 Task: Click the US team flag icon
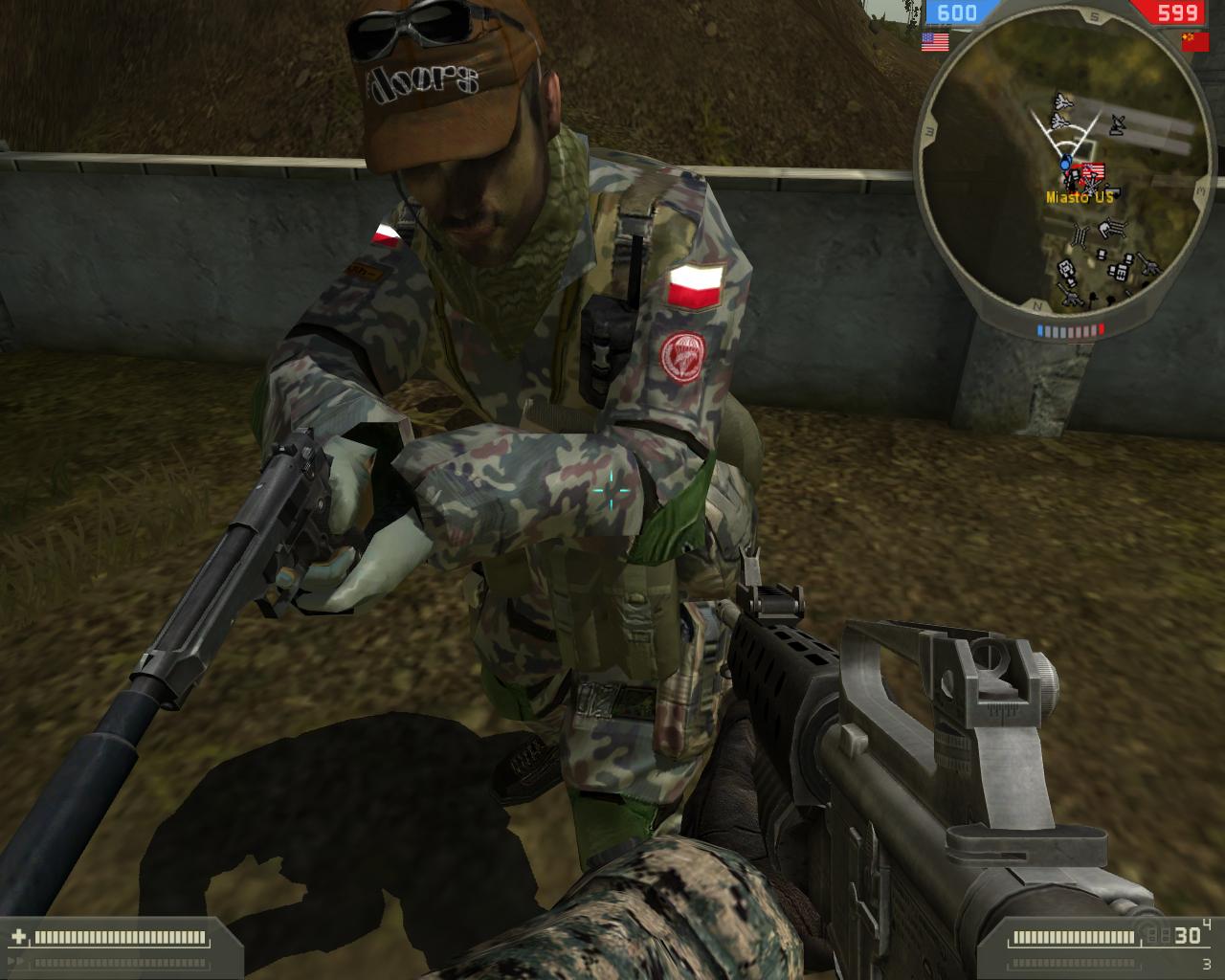point(935,41)
